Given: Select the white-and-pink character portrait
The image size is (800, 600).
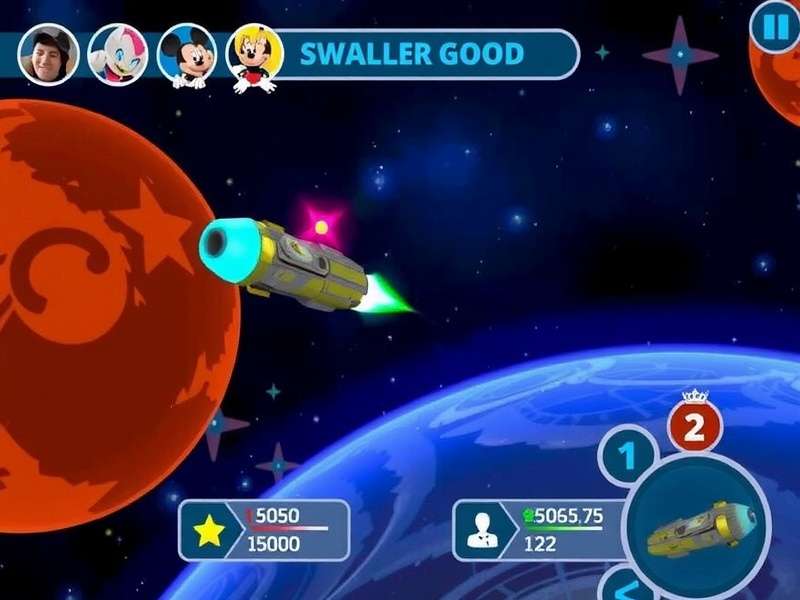Looking at the screenshot, I should point(118,53).
